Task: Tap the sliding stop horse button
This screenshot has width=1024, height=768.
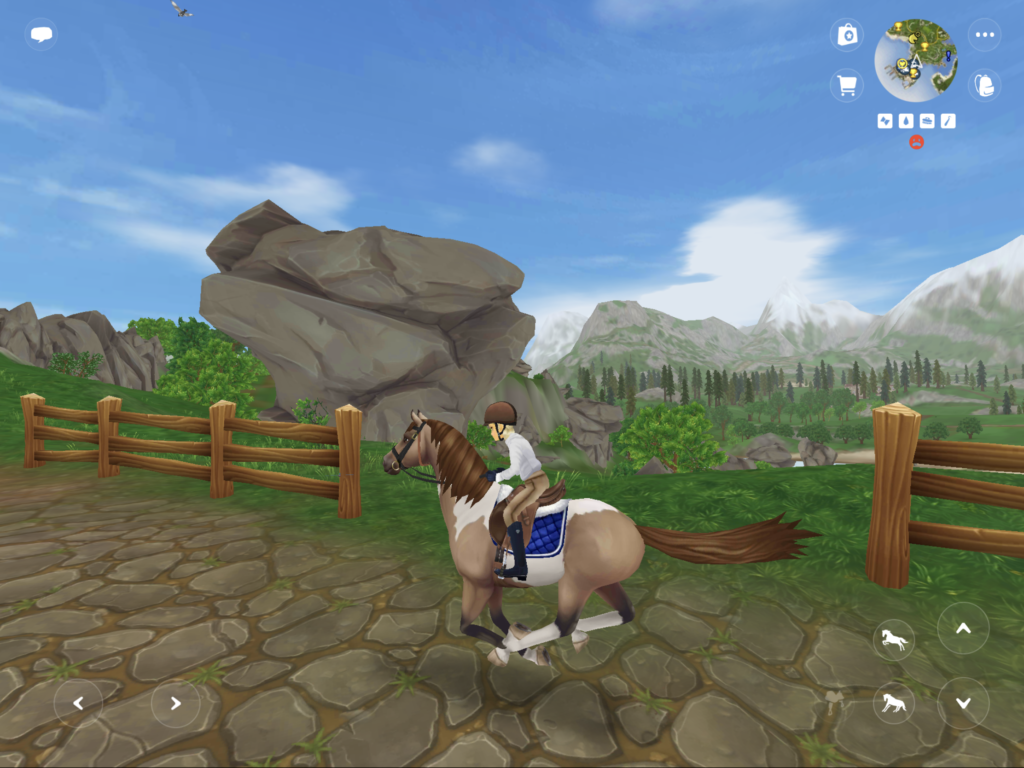Action: [893, 703]
